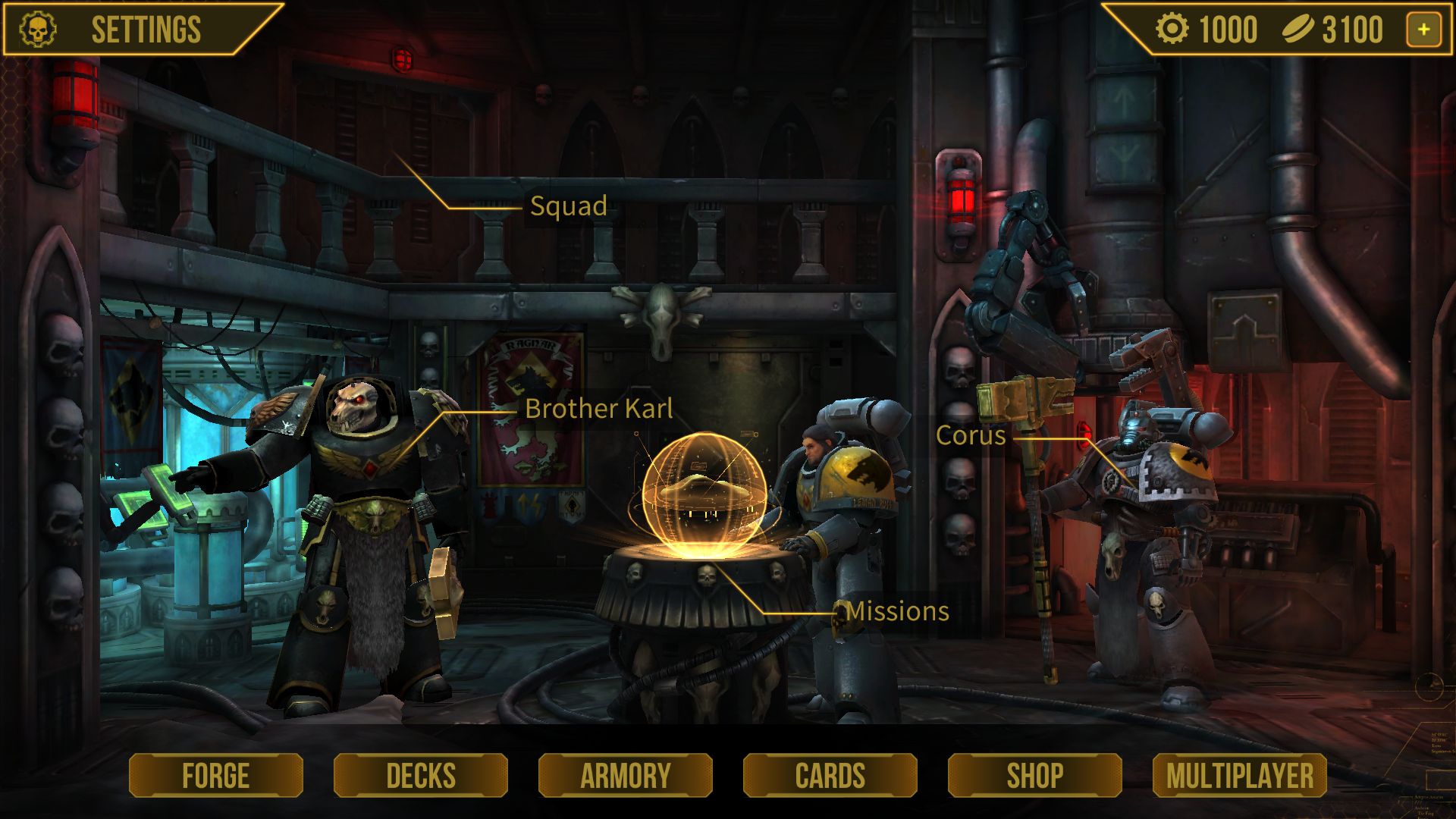The height and width of the screenshot is (819, 1456).
Task: Visit the Shop
Action: click(x=1035, y=775)
